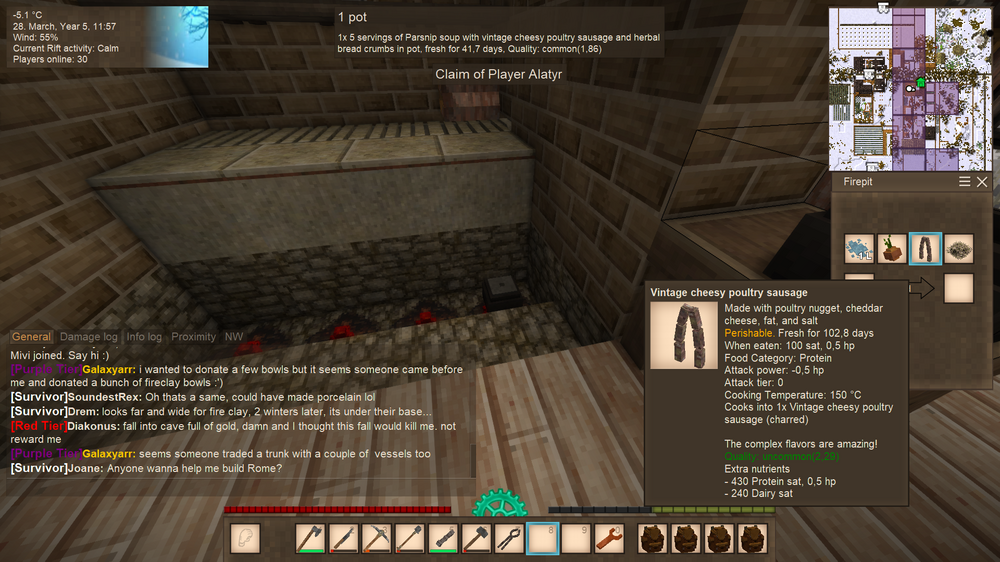Click the off-hand slot beside the hotbar
This screenshot has height=562, width=1000.
[x=244, y=539]
